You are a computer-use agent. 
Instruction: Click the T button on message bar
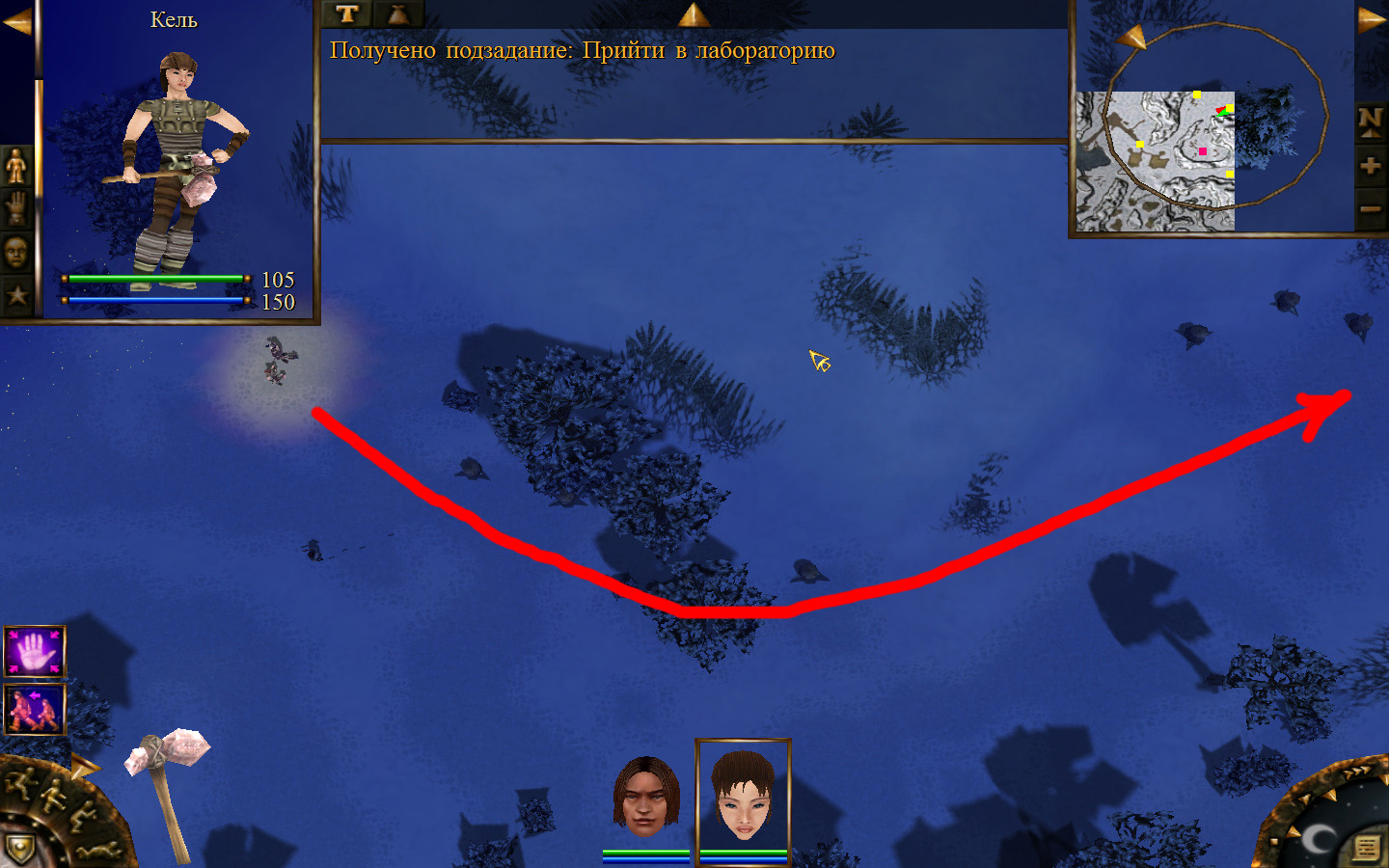tap(347, 14)
